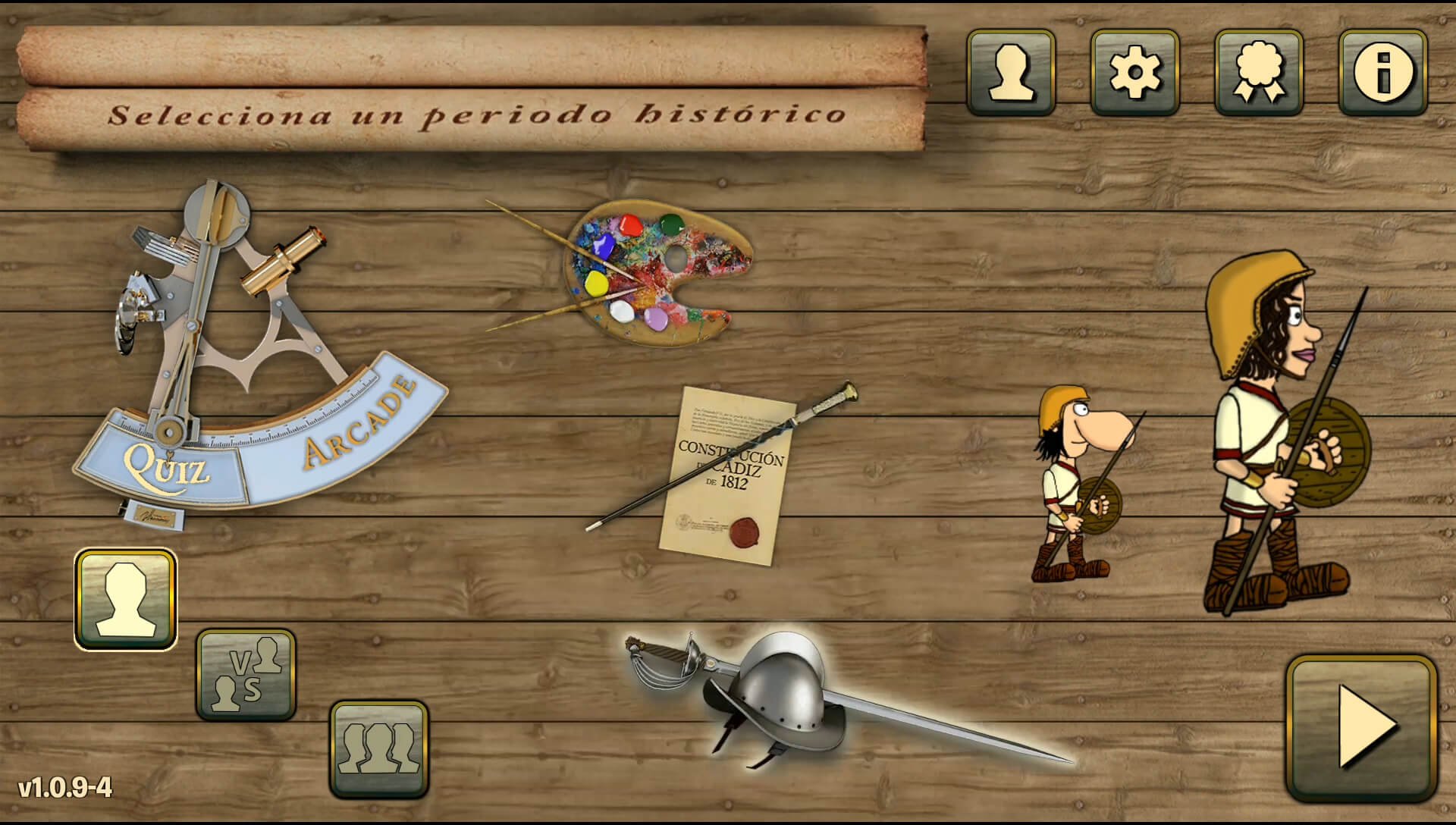Open the settings gear menu

pos(1134,74)
